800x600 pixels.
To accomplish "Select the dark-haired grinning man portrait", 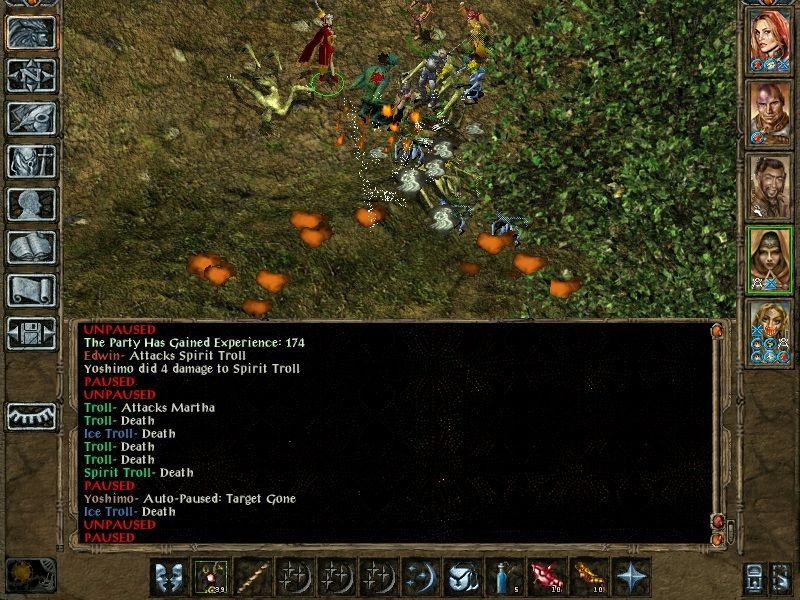I will point(770,185).
